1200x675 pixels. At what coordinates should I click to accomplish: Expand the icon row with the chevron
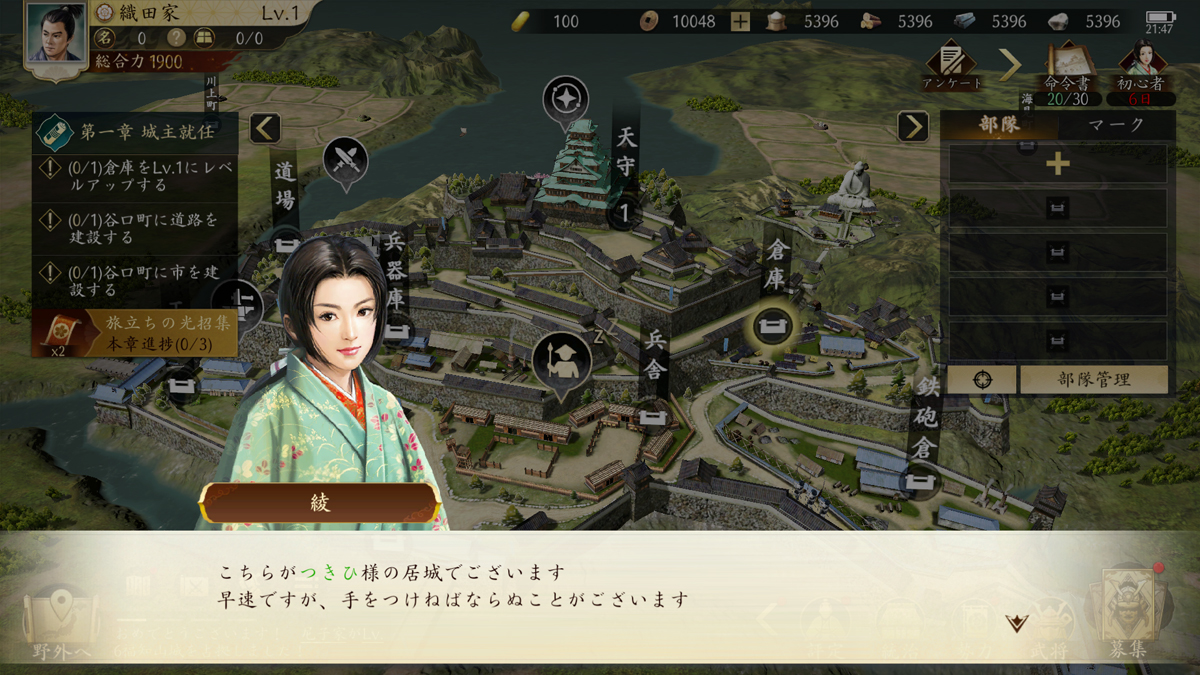[1010, 66]
